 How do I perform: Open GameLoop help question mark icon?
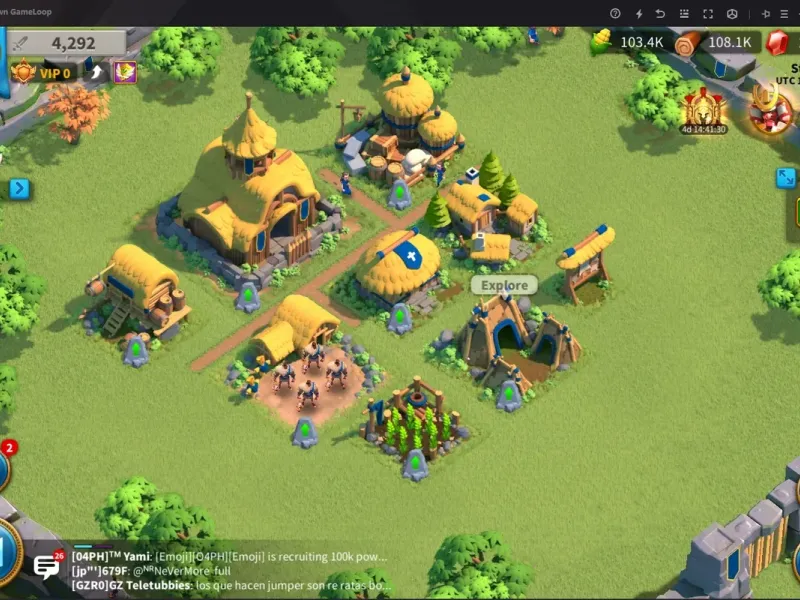(615, 13)
